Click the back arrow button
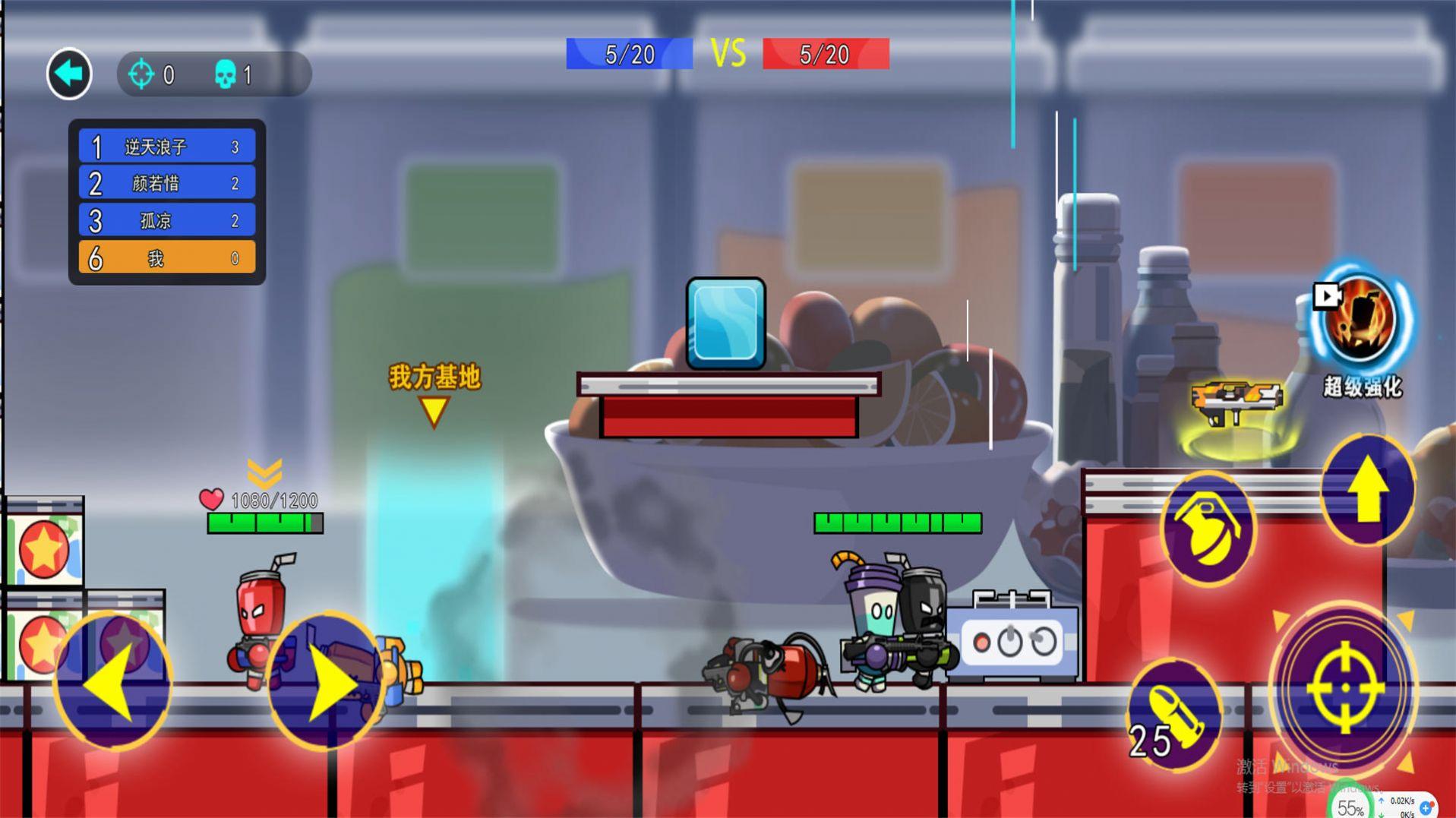Image resolution: width=1456 pixels, height=818 pixels. point(69,74)
